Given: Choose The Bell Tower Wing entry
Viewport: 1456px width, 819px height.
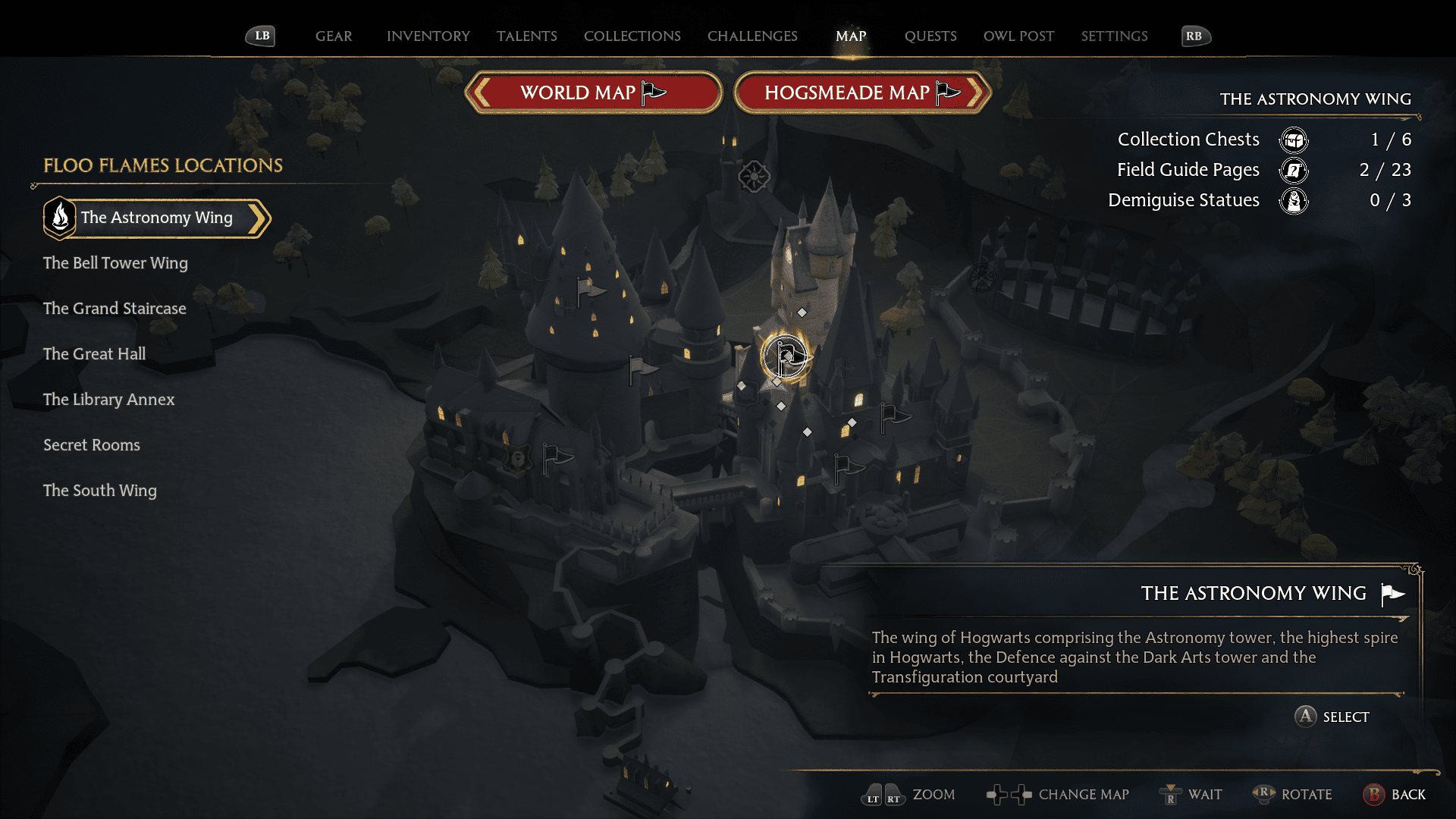Looking at the screenshot, I should pyautogui.click(x=115, y=263).
